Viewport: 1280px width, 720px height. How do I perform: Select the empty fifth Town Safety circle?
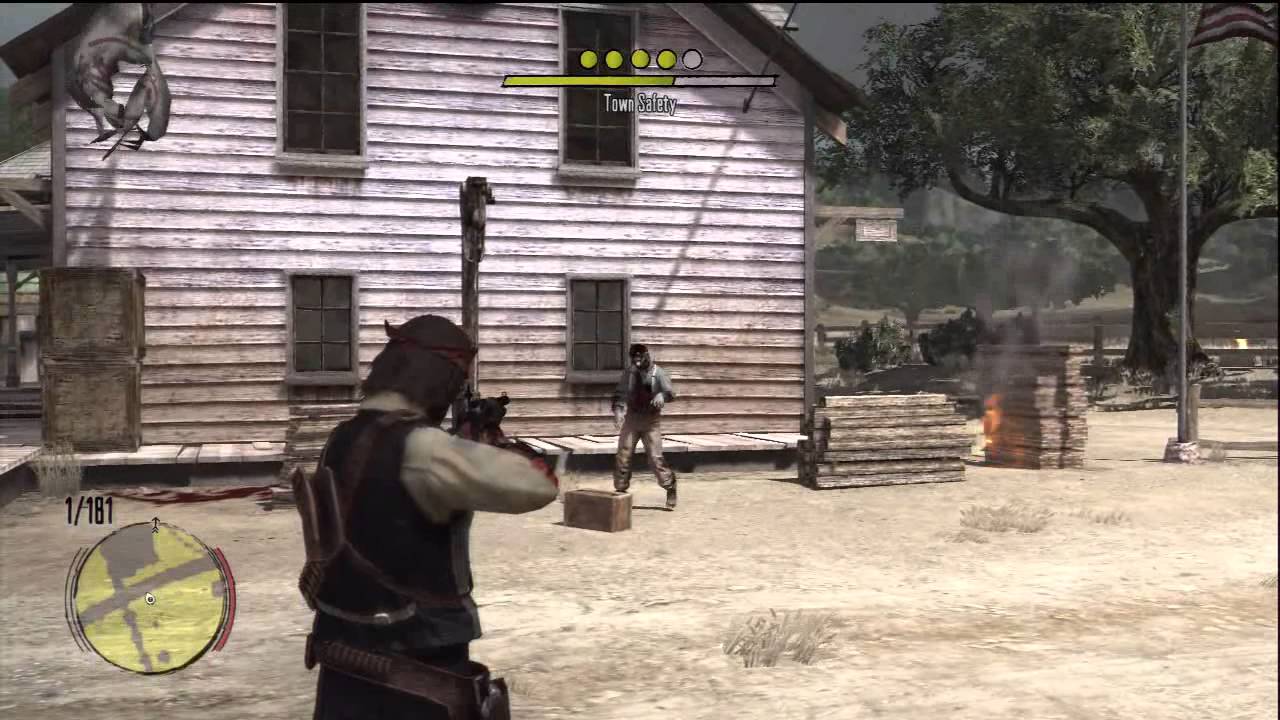coord(692,59)
